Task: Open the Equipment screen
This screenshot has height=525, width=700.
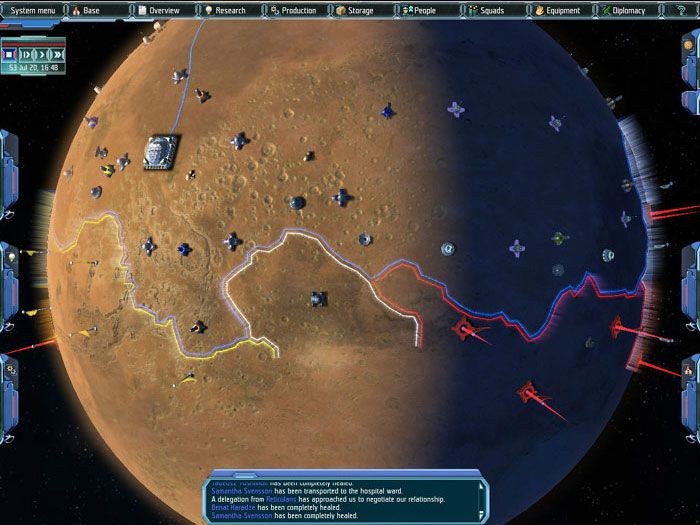Action: 555,10
